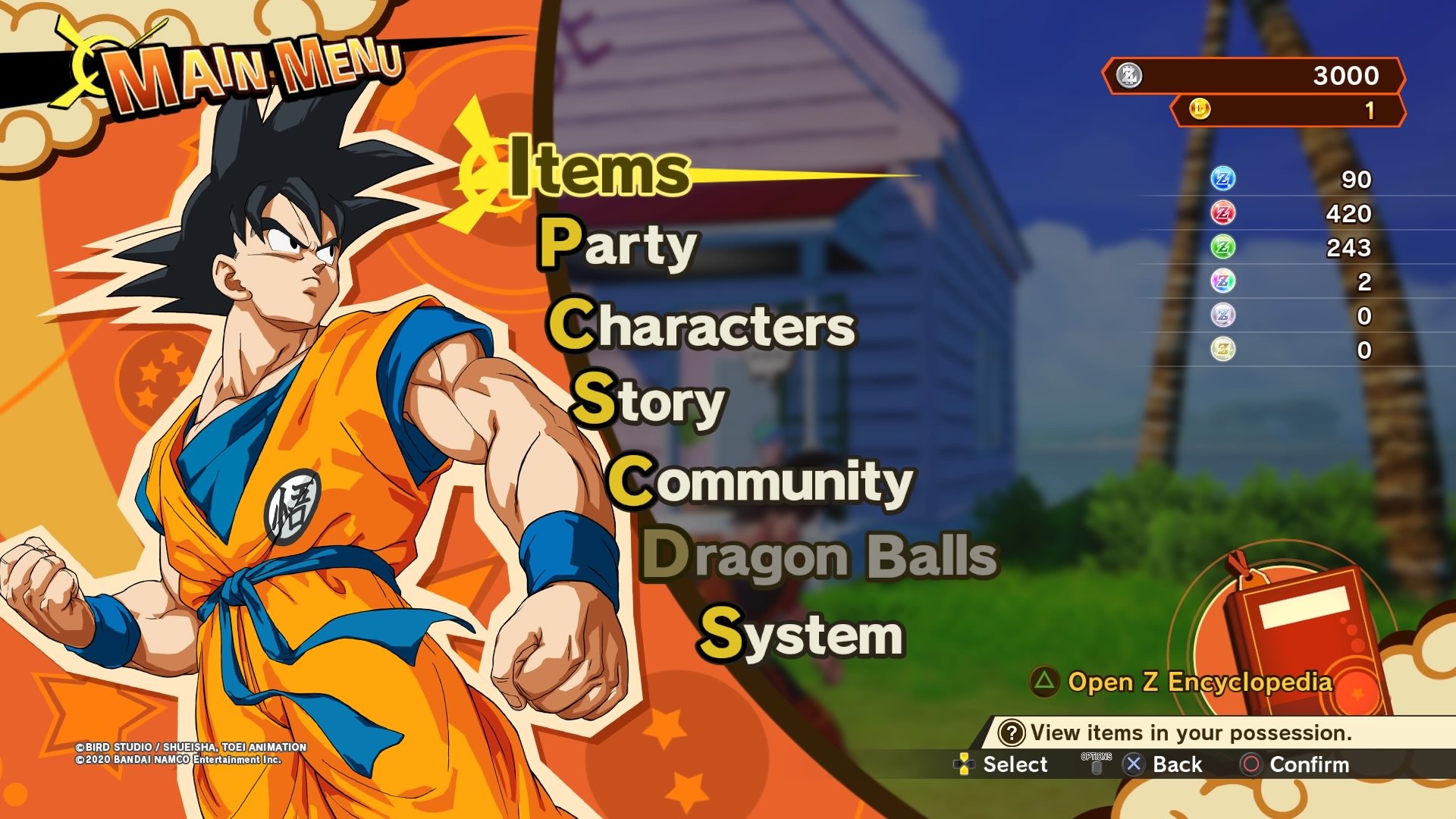Open the System menu
The width and height of the screenshot is (1456, 819).
(x=801, y=634)
